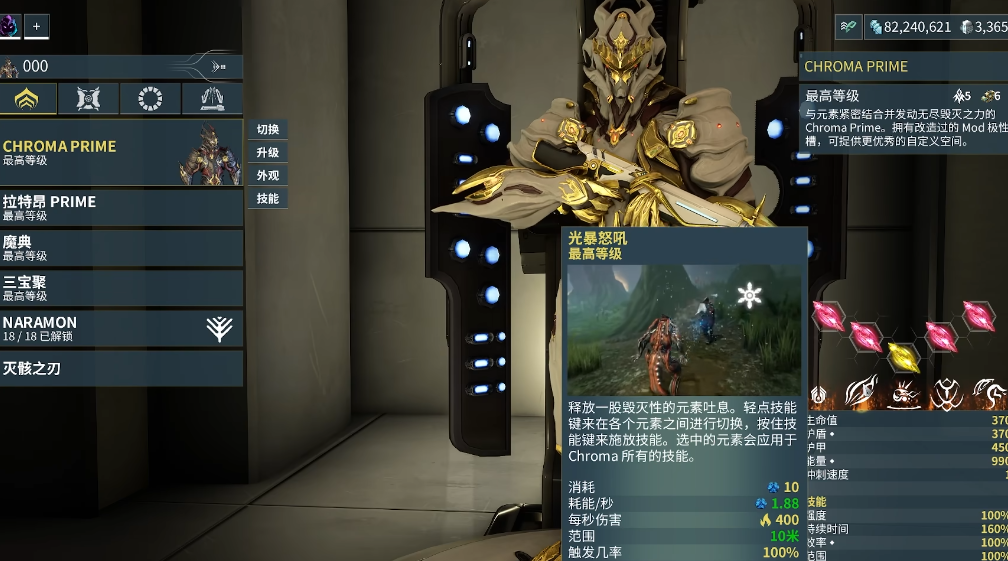The image size is (1008, 561).
Task: Open the 外观 (Appearance) customization
Action: (267, 175)
